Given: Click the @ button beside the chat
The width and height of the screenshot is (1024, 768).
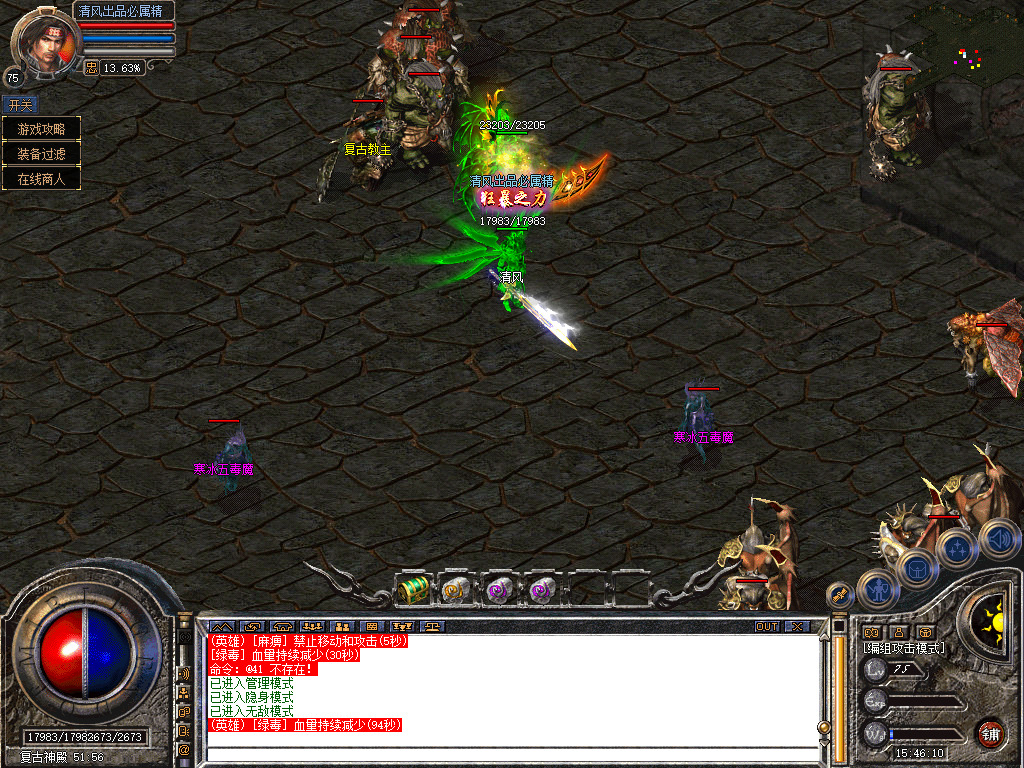Looking at the screenshot, I should point(184,749).
